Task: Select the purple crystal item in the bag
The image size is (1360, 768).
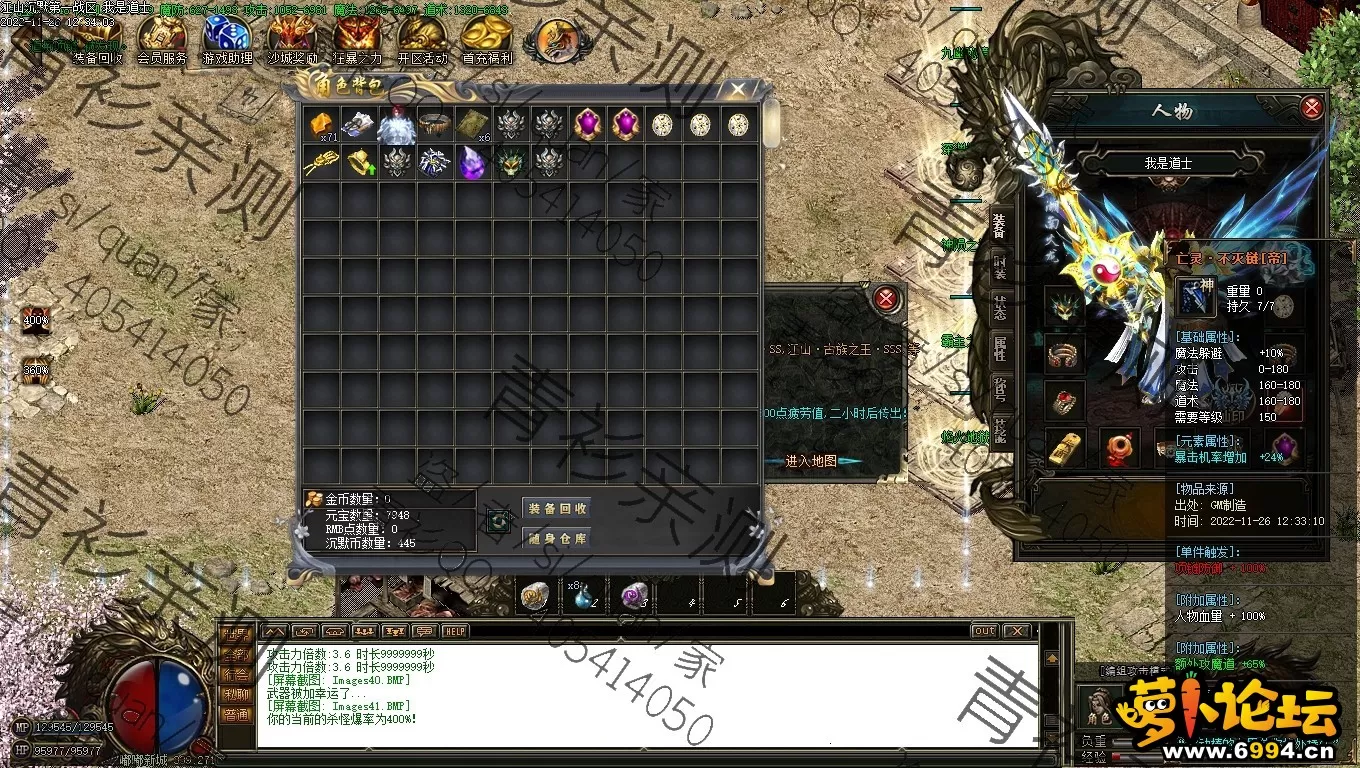Action: coord(472,163)
